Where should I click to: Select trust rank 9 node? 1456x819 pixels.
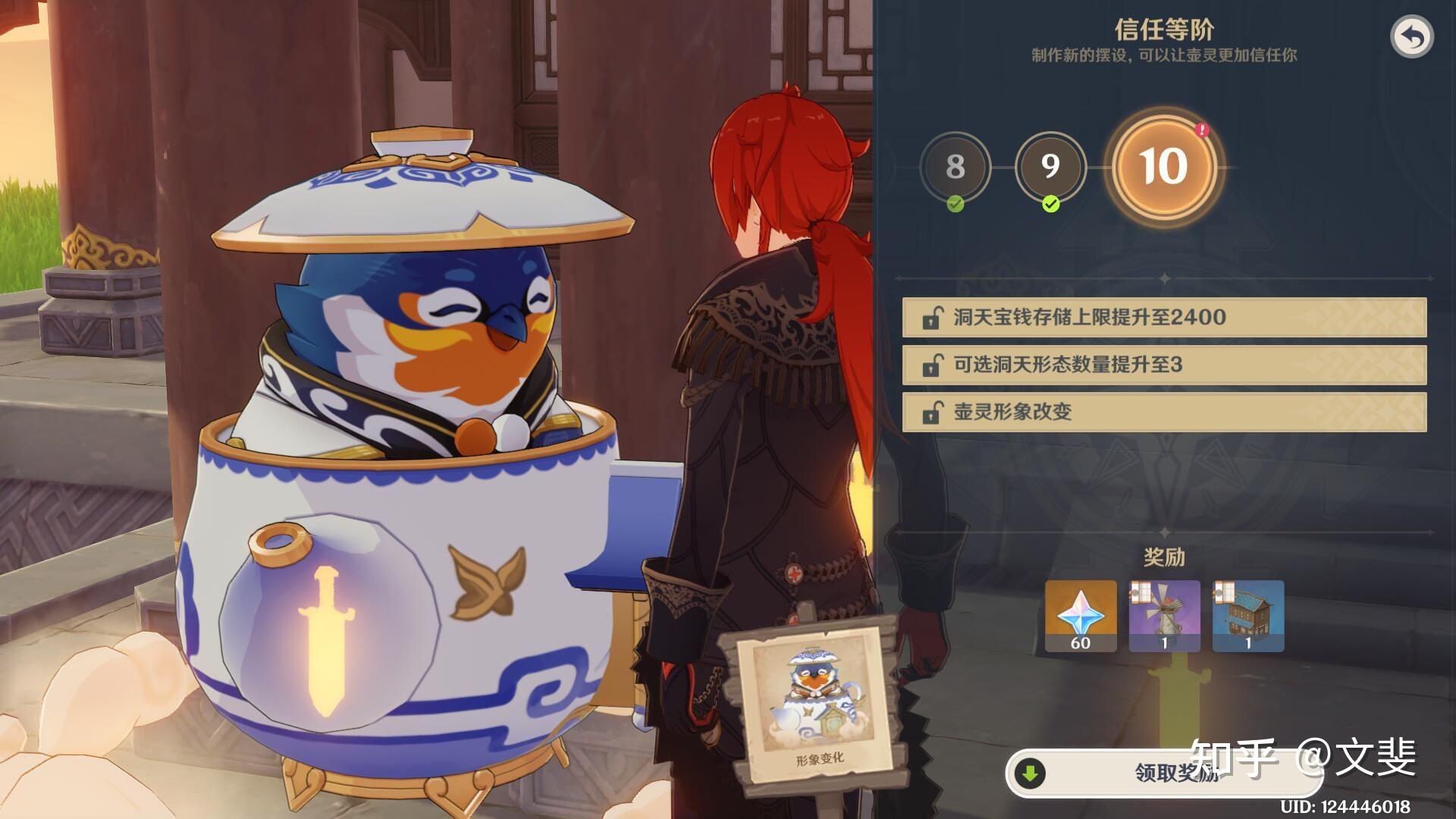pos(1050,167)
